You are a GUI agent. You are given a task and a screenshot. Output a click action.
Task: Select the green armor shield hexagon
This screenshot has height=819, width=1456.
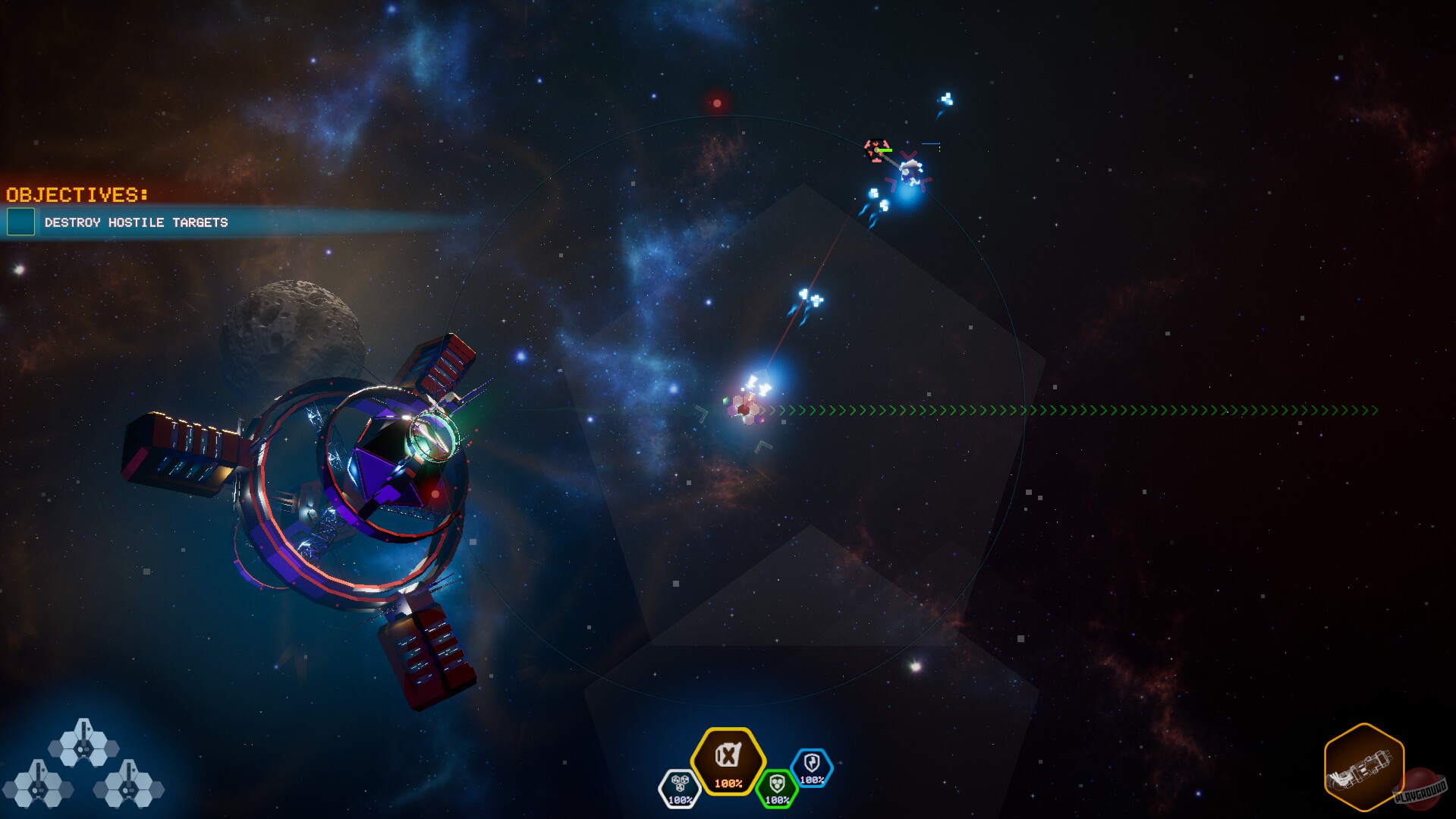(776, 789)
